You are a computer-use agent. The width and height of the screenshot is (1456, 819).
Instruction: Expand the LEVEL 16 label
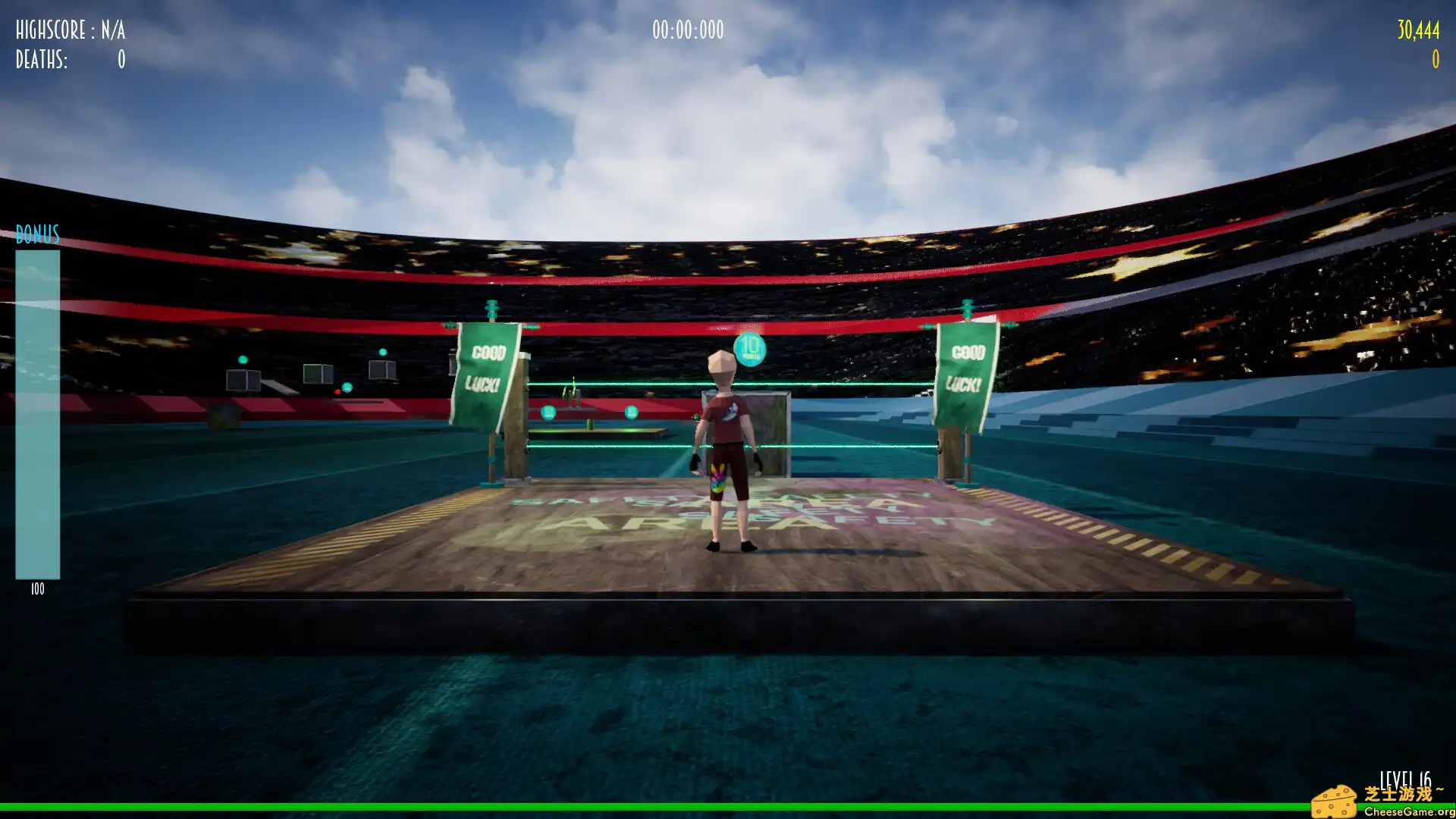click(1405, 778)
